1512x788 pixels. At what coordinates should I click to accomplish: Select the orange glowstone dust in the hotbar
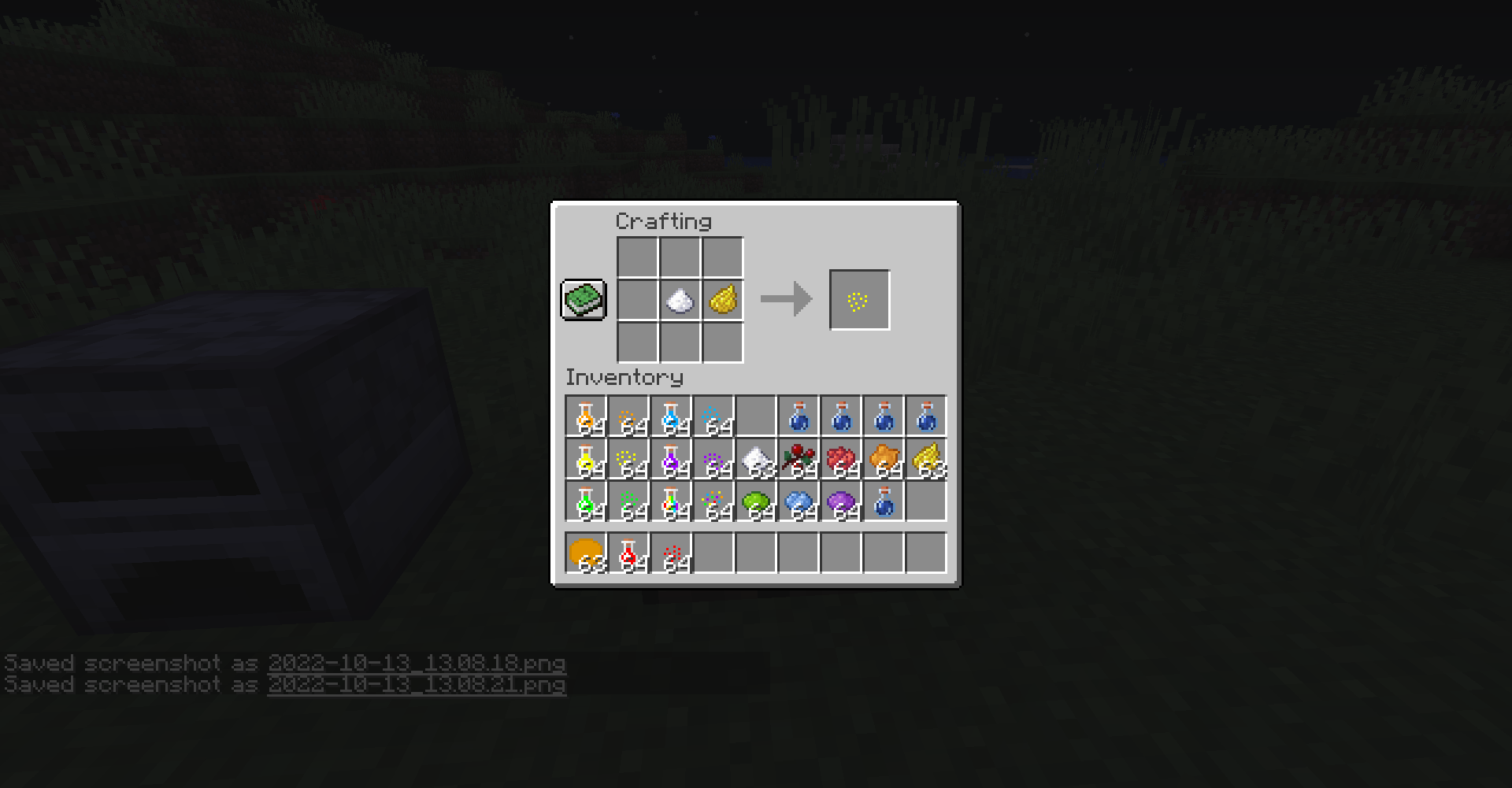click(587, 551)
